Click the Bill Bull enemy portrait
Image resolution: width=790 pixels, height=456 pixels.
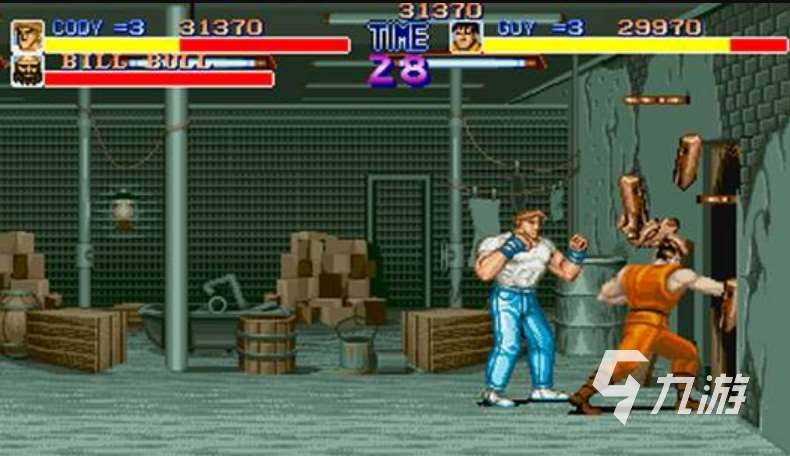pos(27,70)
